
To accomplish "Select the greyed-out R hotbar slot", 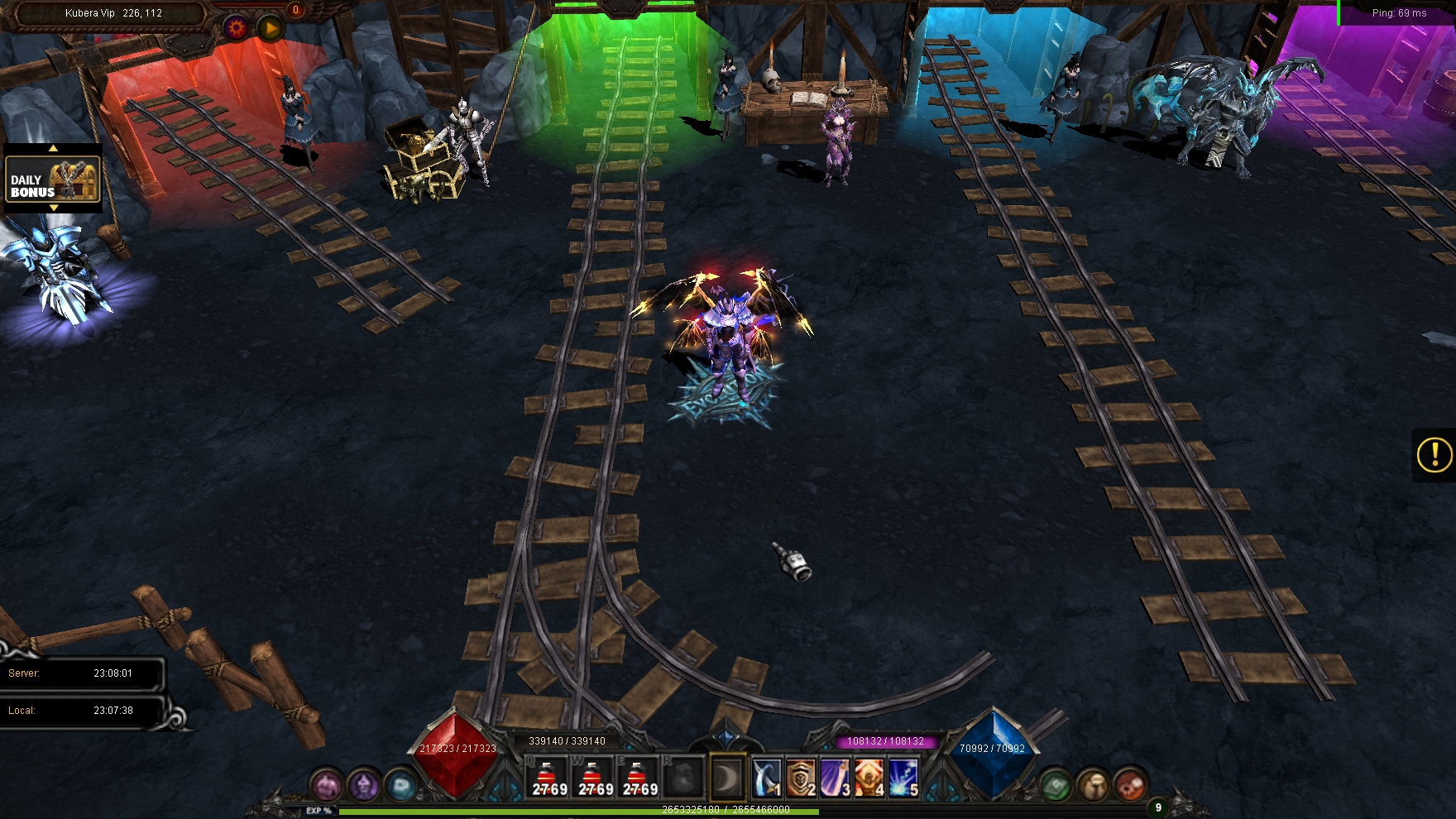I will (683, 778).
